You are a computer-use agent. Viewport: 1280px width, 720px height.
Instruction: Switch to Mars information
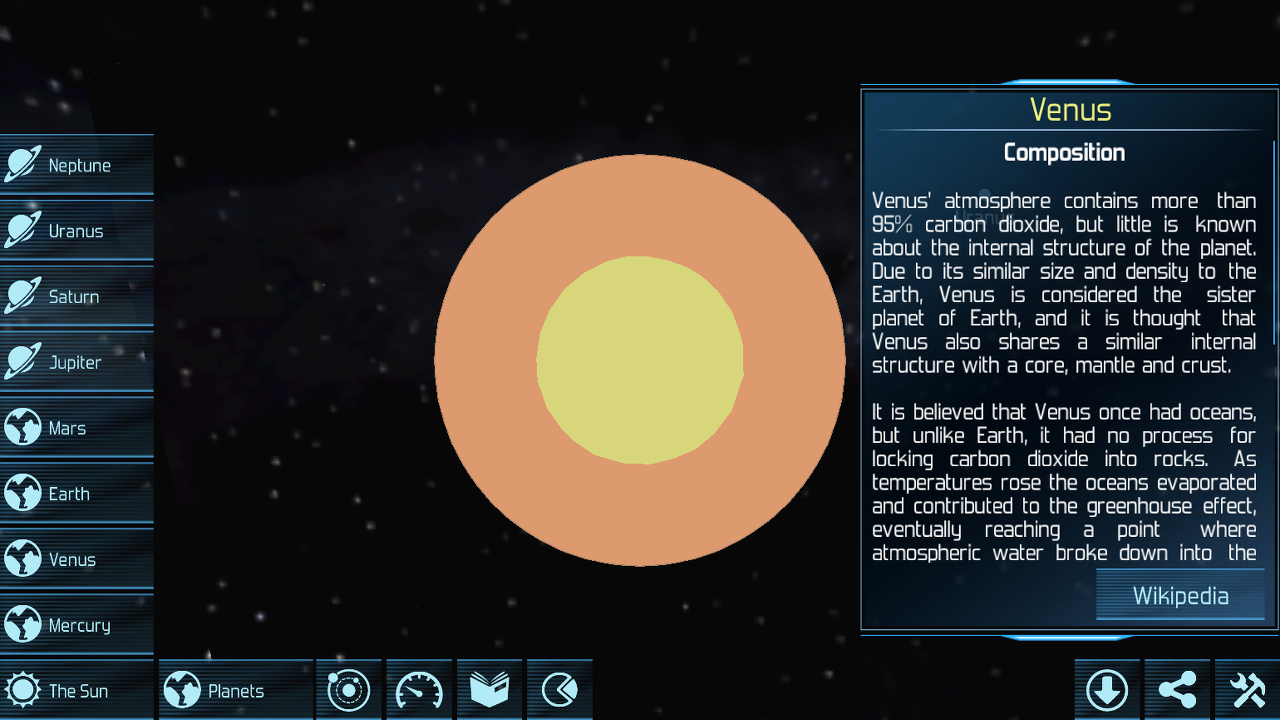tap(77, 427)
